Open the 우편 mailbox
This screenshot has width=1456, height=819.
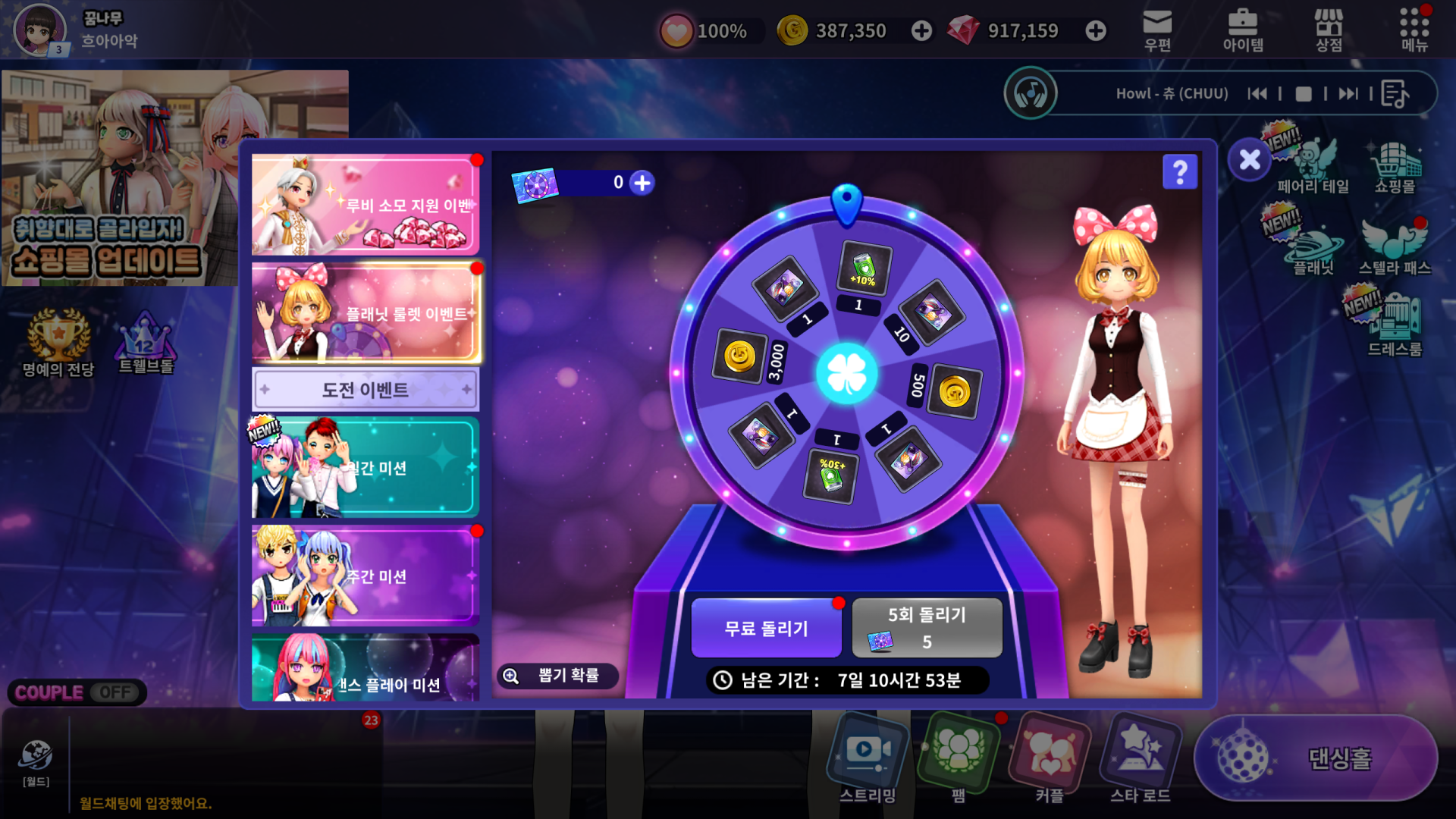coord(1157,30)
